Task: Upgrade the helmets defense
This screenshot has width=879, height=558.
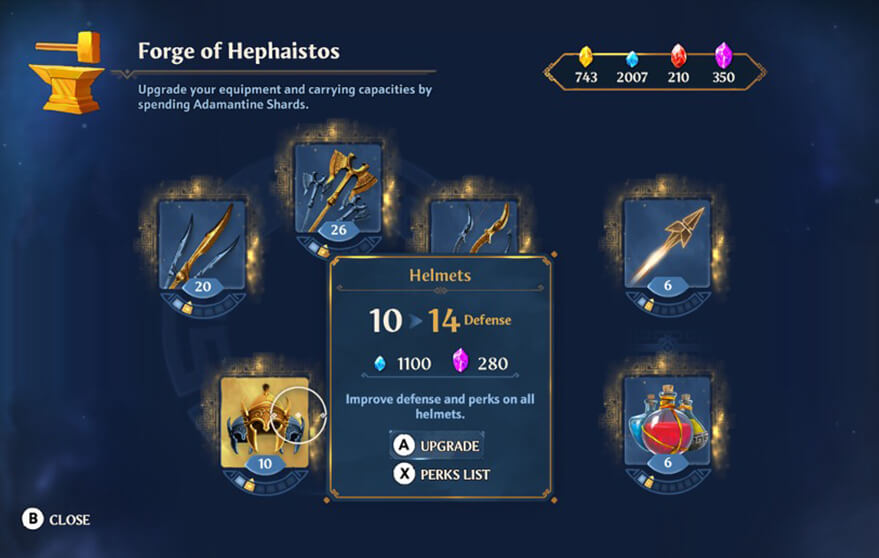Action: point(437,445)
